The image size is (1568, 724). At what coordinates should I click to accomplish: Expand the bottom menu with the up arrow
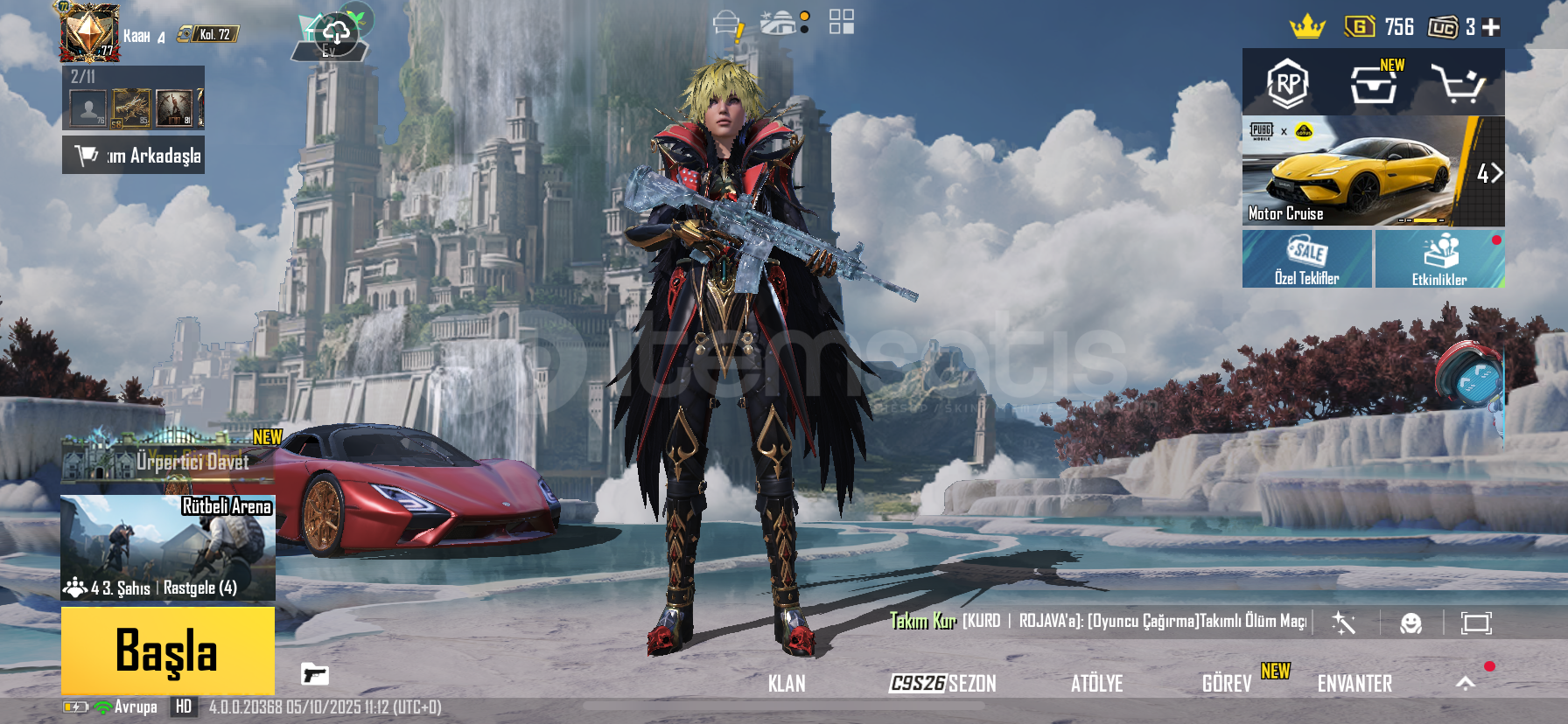click(x=1466, y=684)
